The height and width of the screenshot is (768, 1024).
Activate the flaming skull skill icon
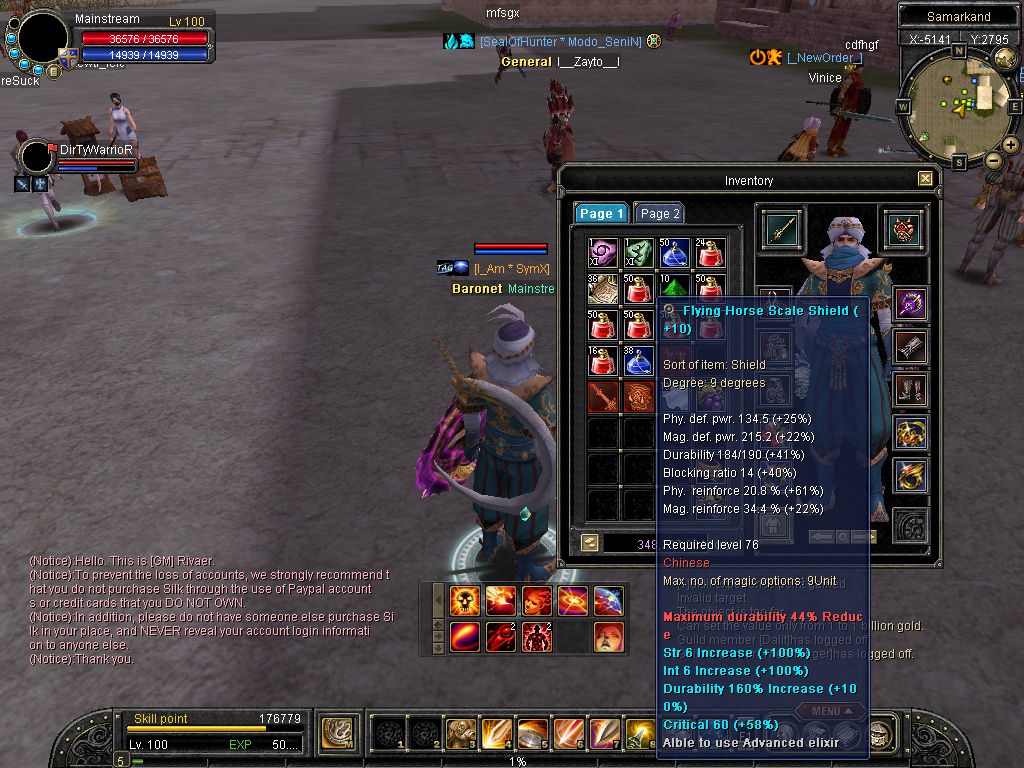click(x=465, y=600)
